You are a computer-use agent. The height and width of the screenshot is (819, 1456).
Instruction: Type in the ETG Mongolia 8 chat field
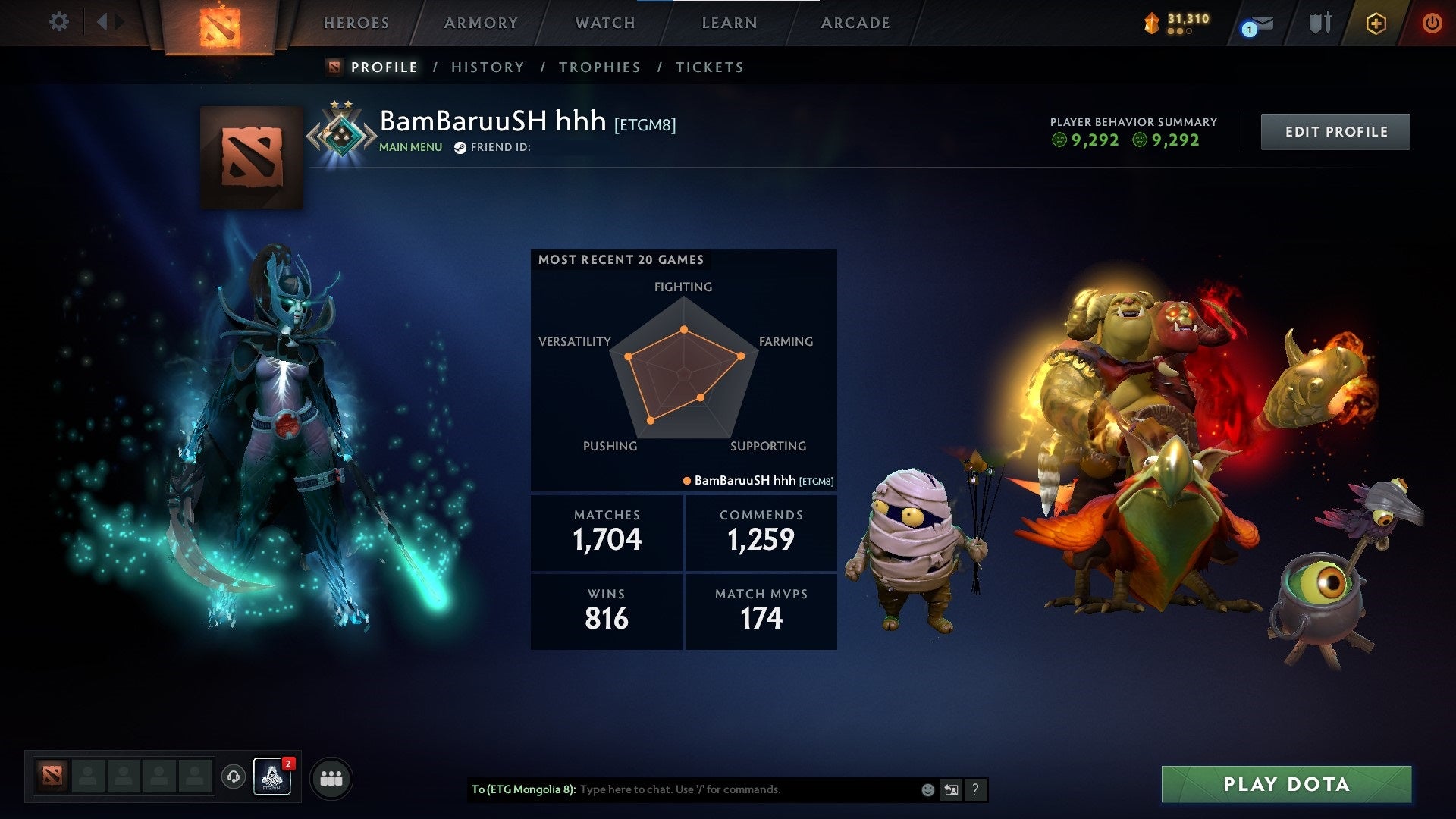tap(720, 789)
